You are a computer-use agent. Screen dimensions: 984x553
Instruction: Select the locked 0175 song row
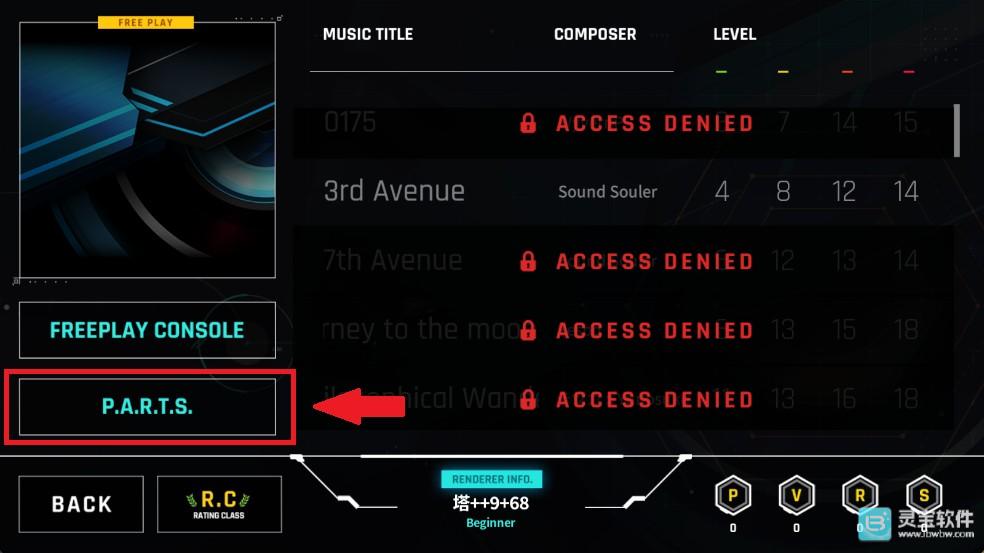(x=620, y=123)
